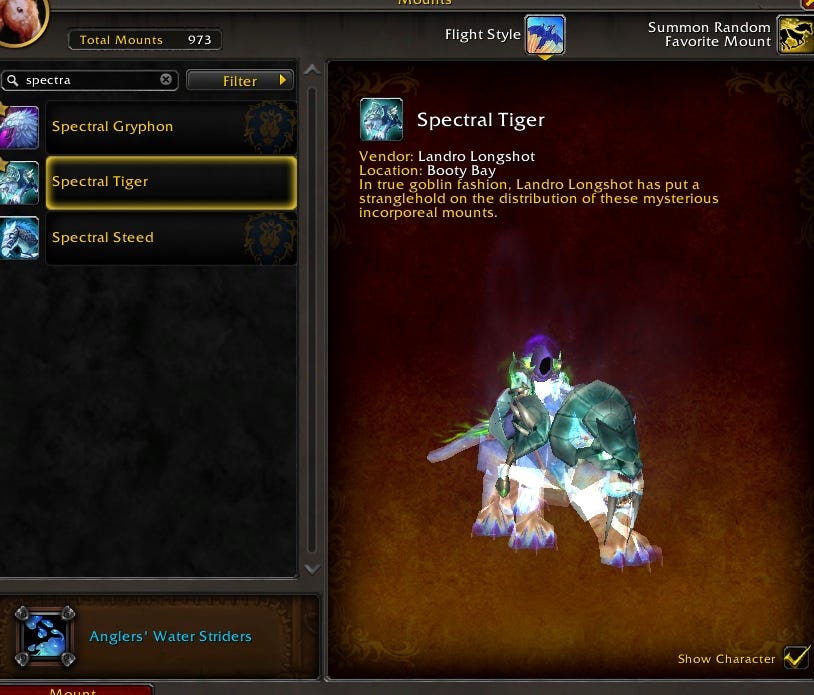Summon Random Favorite Mount
Viewport: 814px width, 695px height.
click(795, 35)
